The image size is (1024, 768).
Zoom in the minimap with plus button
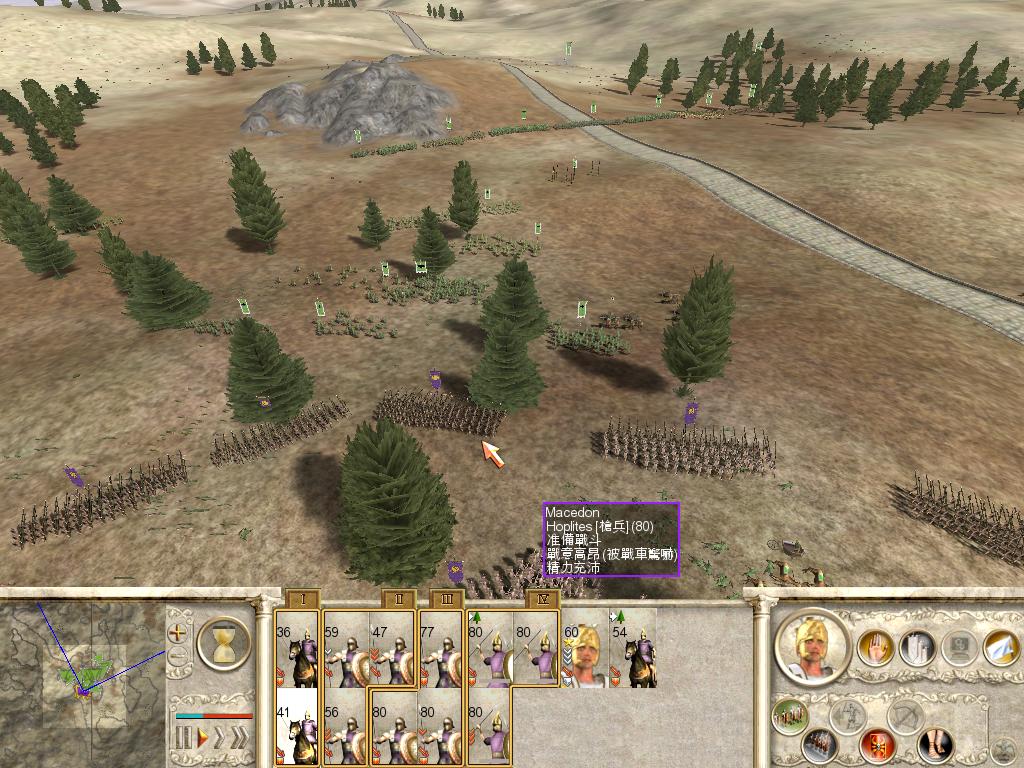coord(178,633)
